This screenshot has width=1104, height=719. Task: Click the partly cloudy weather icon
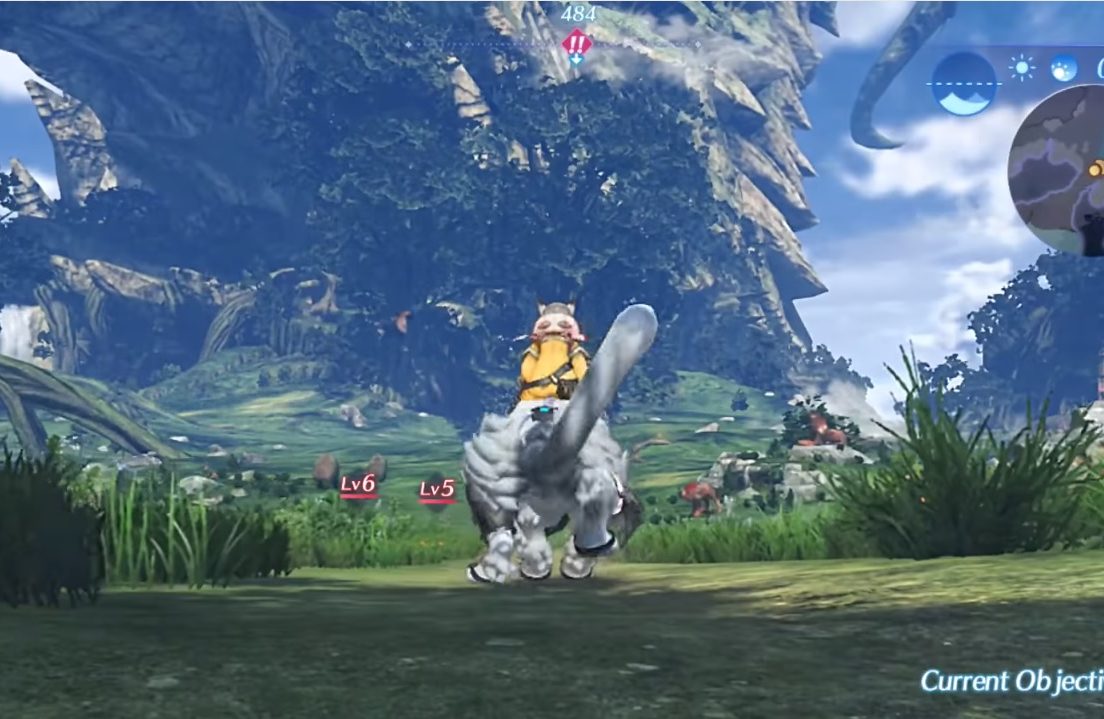1063,68
